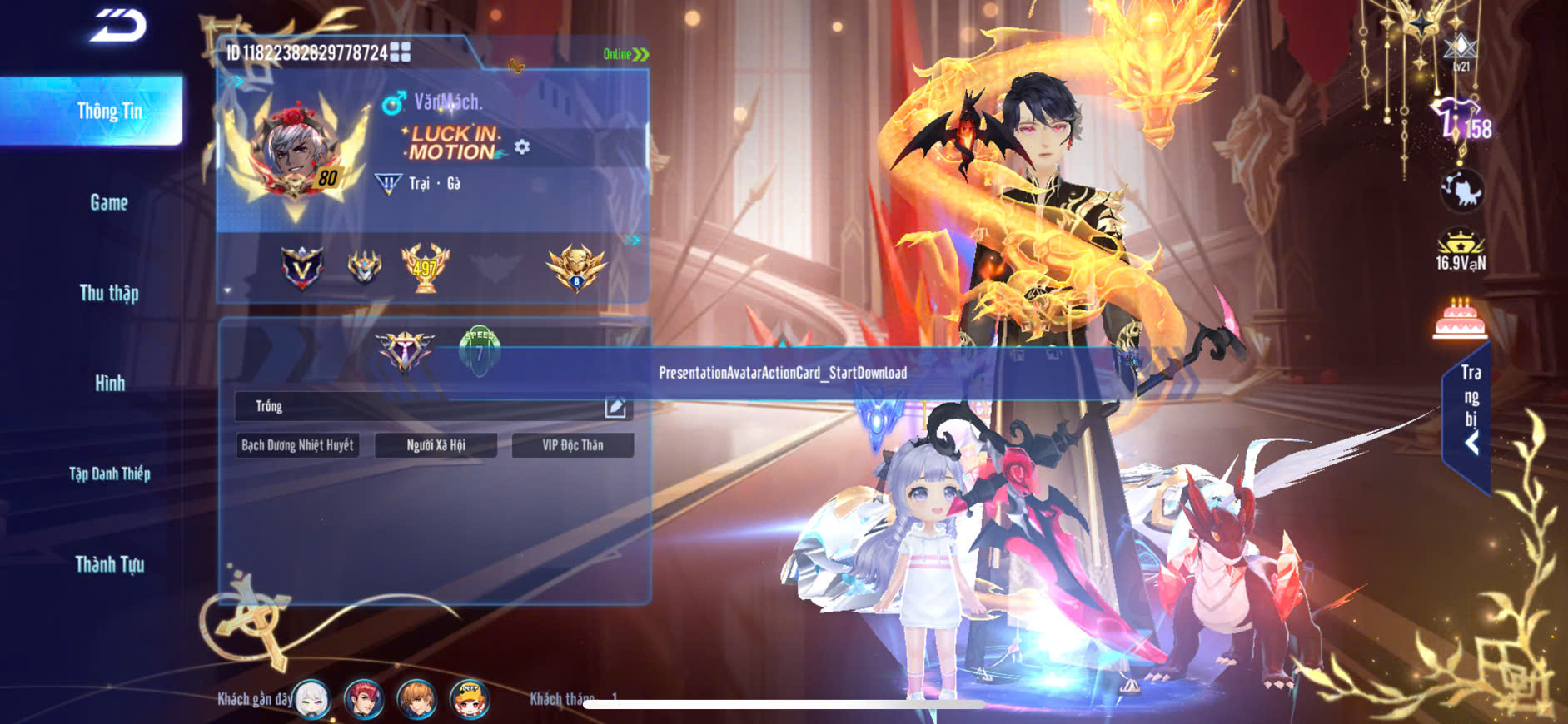This screenshot has width=1568, height=724.
Task: Edit the Trống signature field
Action: pyautogui.click(x=615, y=407)
